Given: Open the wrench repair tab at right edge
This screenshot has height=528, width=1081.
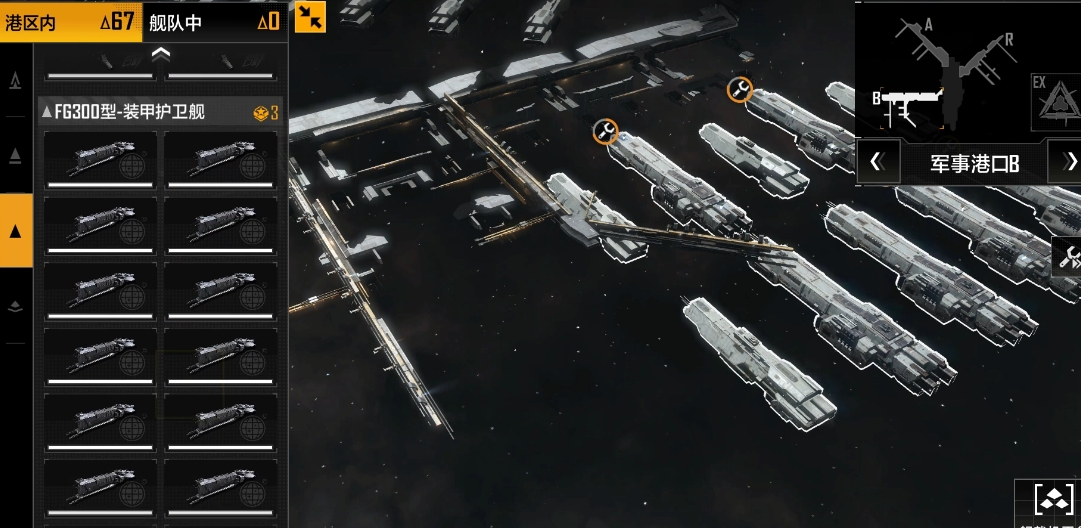Looking at the screenshot, I should coord(1069,257).
